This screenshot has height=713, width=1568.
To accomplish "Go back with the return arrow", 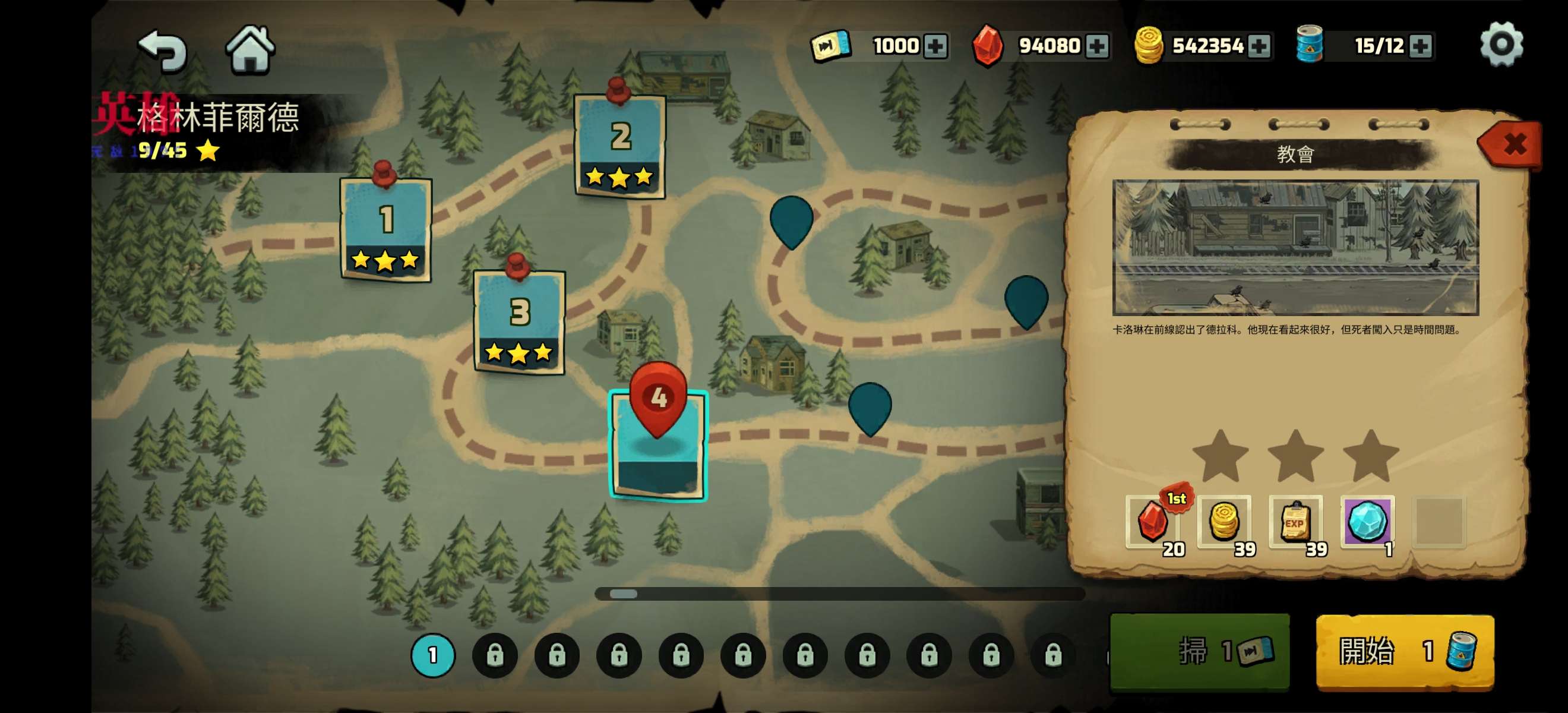I will [x=163, y=50].
